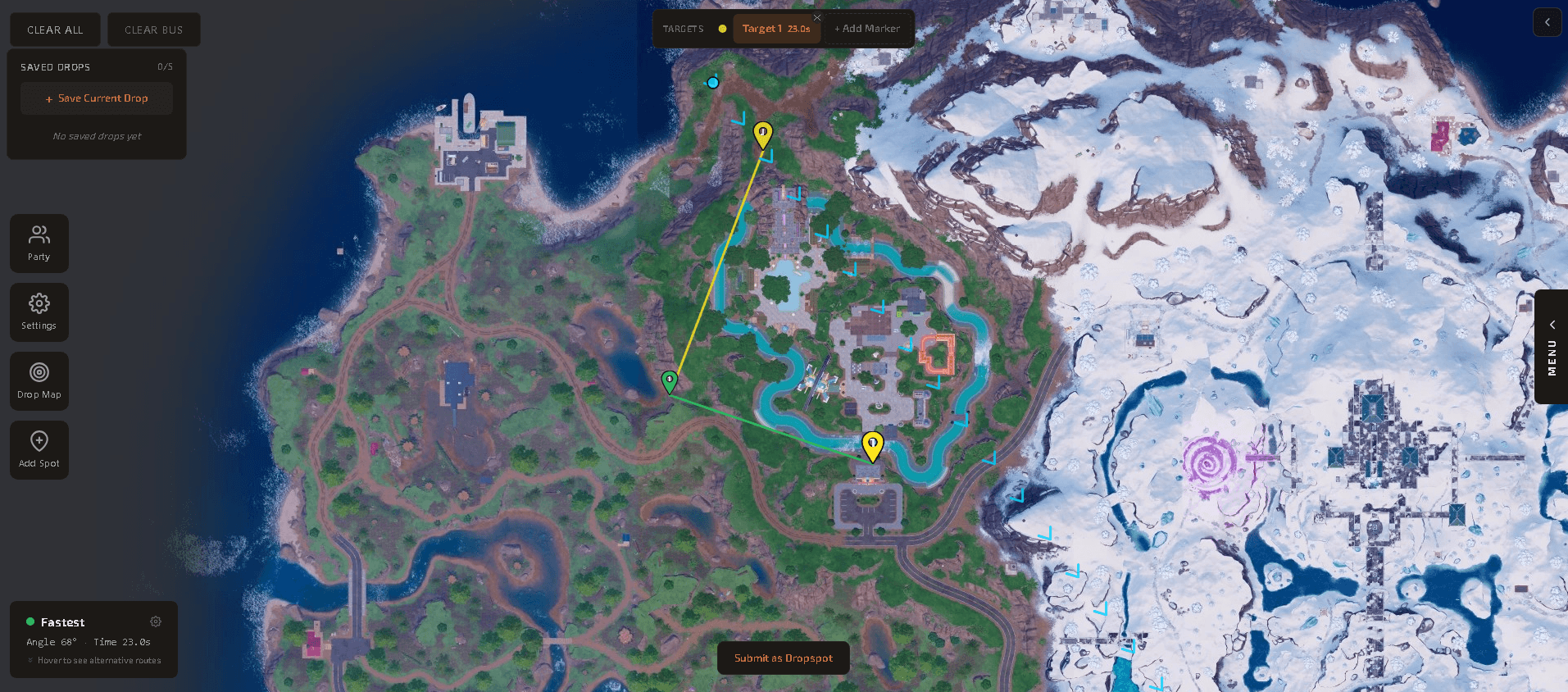Collapse the right MENU panel chevron
Screen dimensions: 1568x692
(1552, 325)
